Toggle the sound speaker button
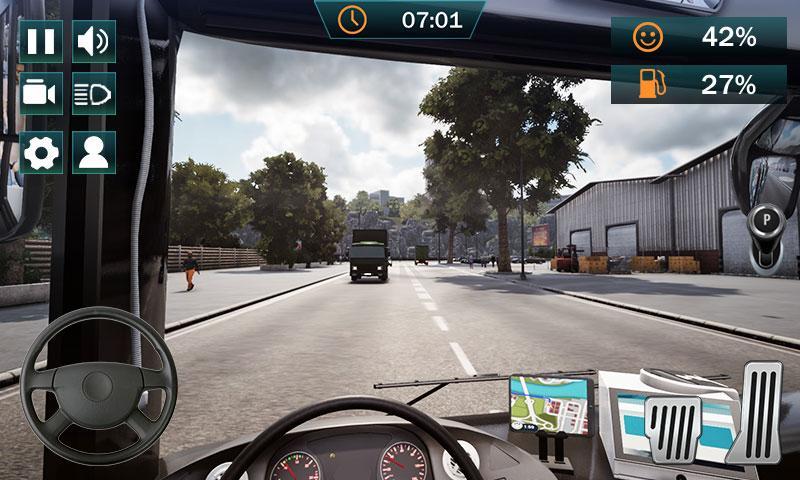 pyautogui.click(x=93, y=41)
